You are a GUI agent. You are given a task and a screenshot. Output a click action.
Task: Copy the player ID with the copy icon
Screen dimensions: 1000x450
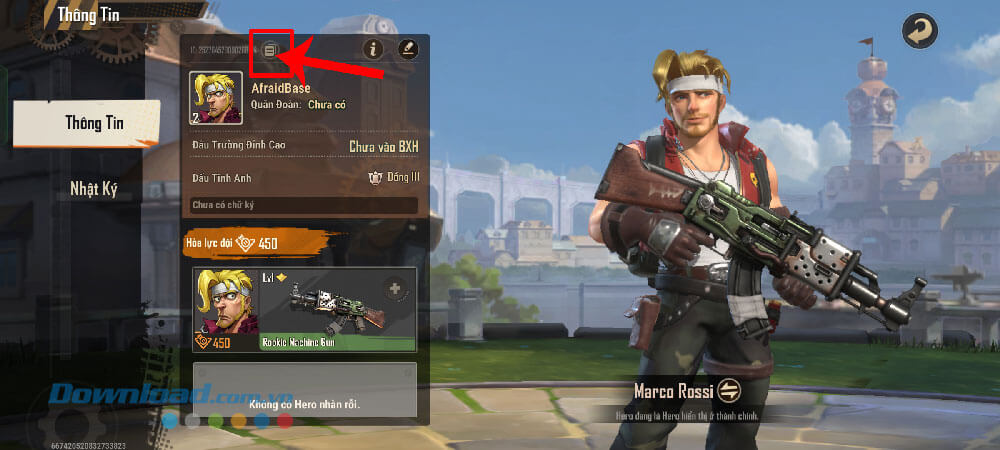click(x=270, y=49)
